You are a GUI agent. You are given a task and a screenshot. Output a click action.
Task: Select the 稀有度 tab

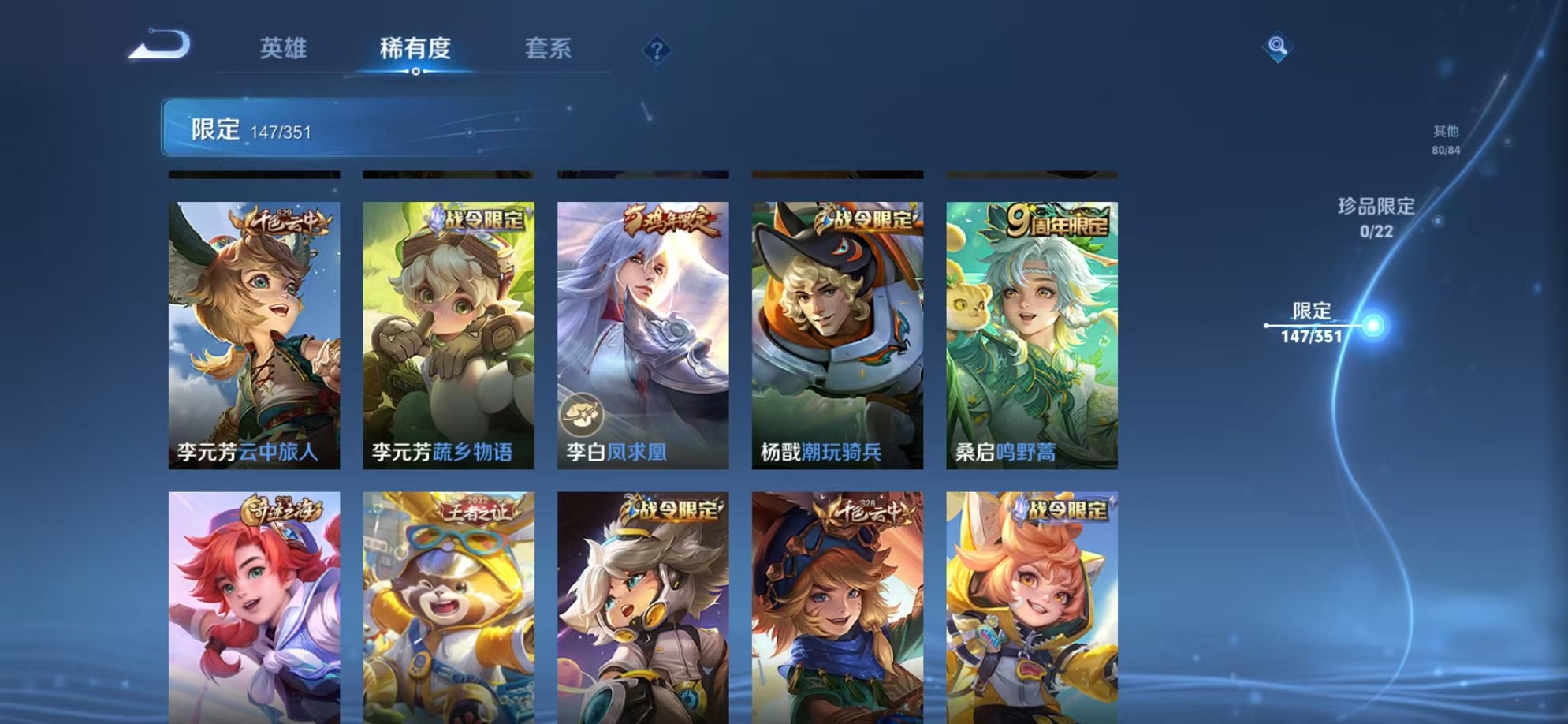[415, 49]
